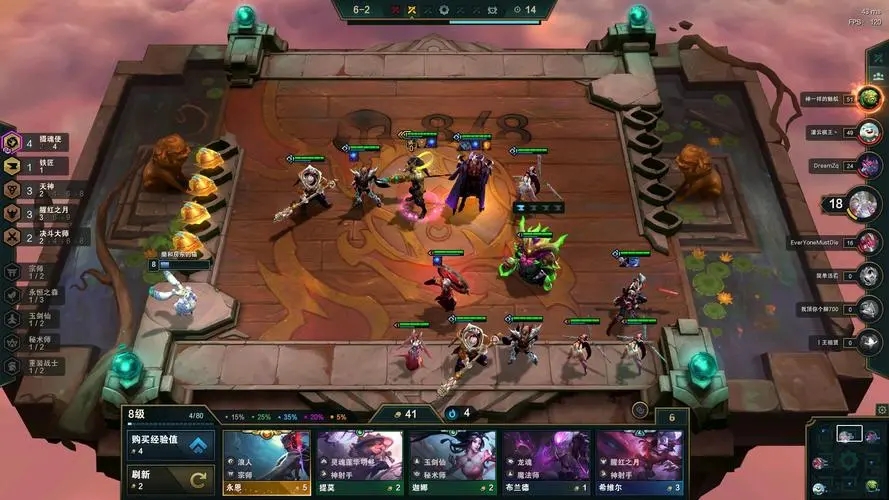Select the round button left of the 6 panel
Screen dimensions: 889x500
[x=640, y=409]
